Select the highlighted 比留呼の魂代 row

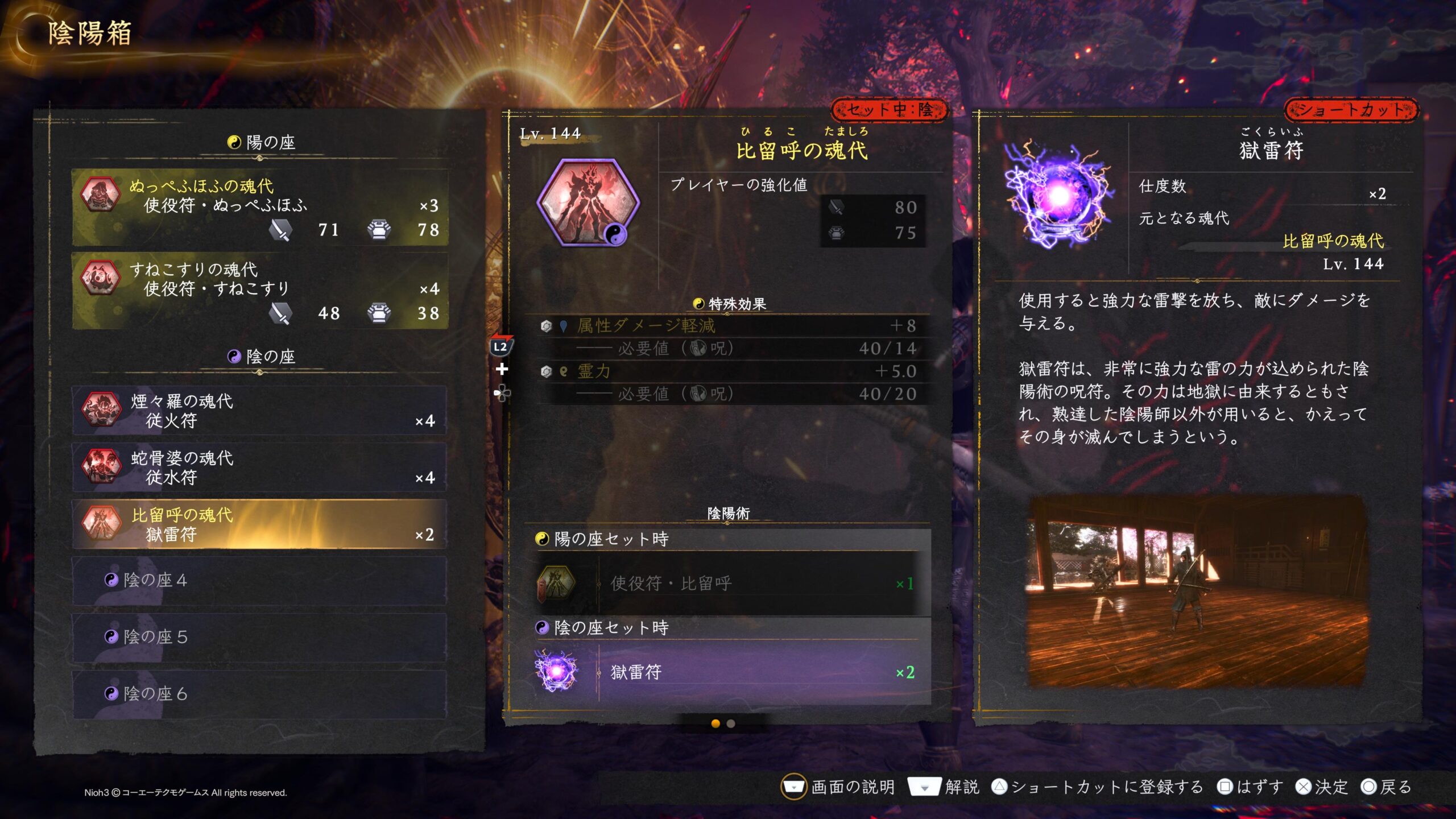[x=259, y=524]
